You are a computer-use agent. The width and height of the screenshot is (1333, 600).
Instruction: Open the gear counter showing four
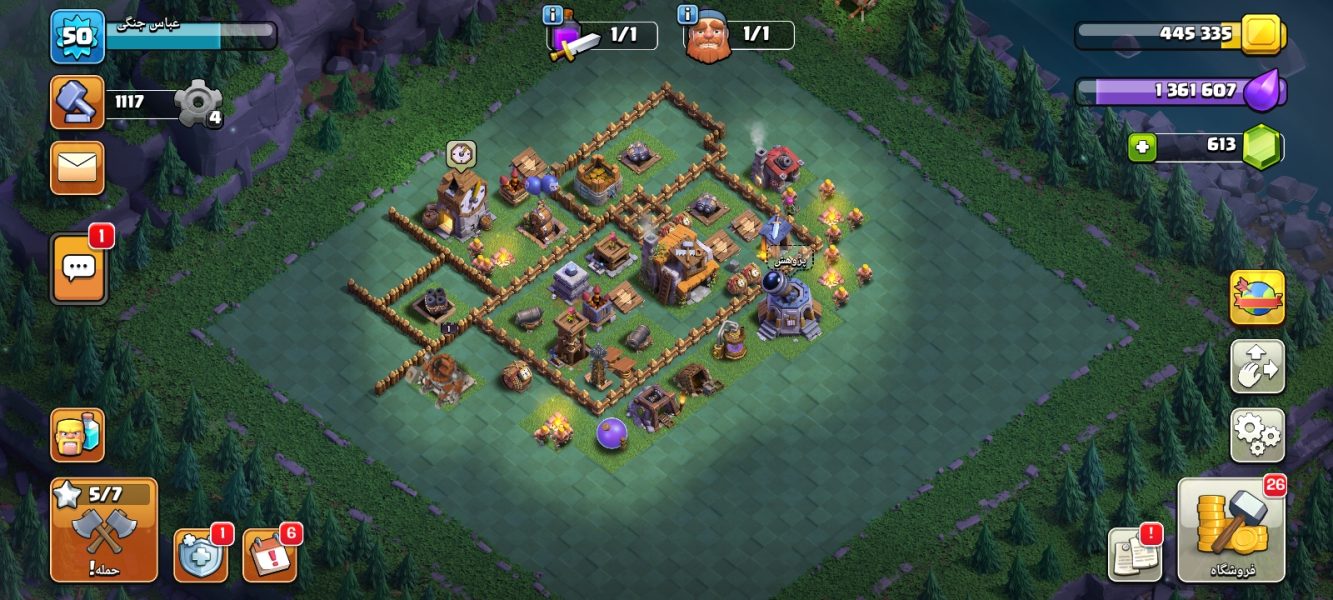tap(197, 103)
